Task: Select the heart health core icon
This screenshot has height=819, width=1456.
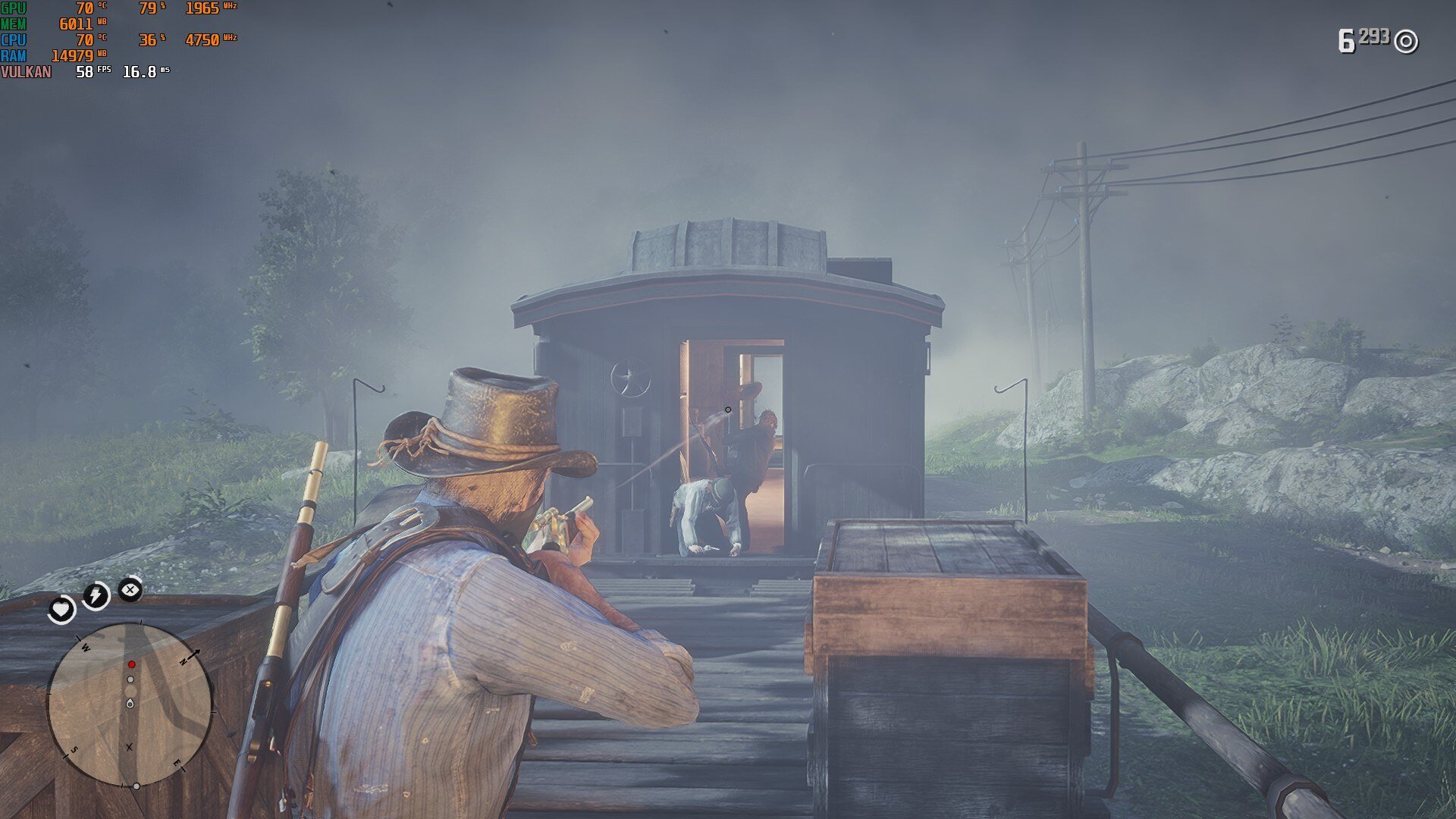Action: click(61, 609)
